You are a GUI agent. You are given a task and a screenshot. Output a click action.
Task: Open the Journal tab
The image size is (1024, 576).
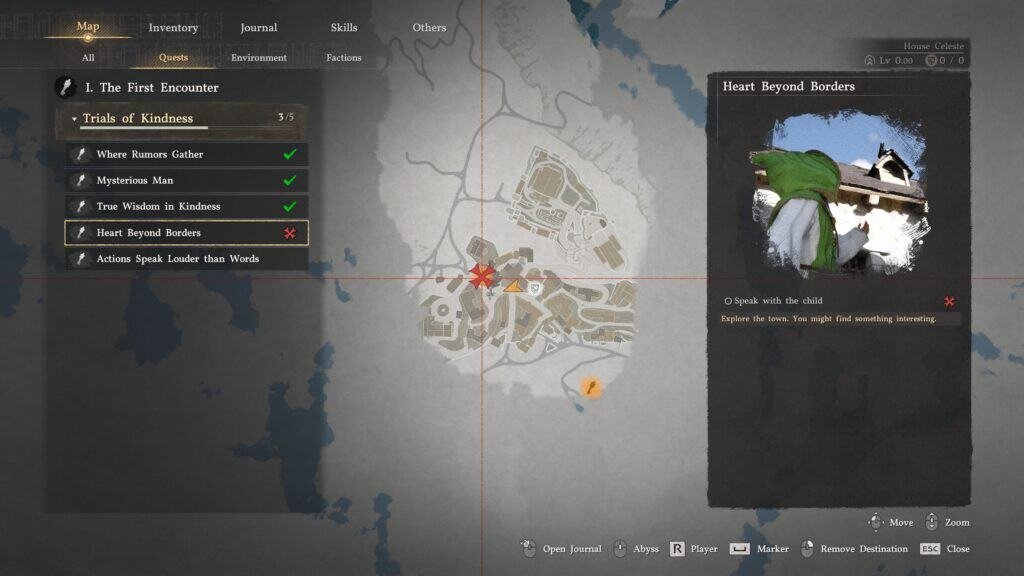pyautogui.click(x=259, y=28)
